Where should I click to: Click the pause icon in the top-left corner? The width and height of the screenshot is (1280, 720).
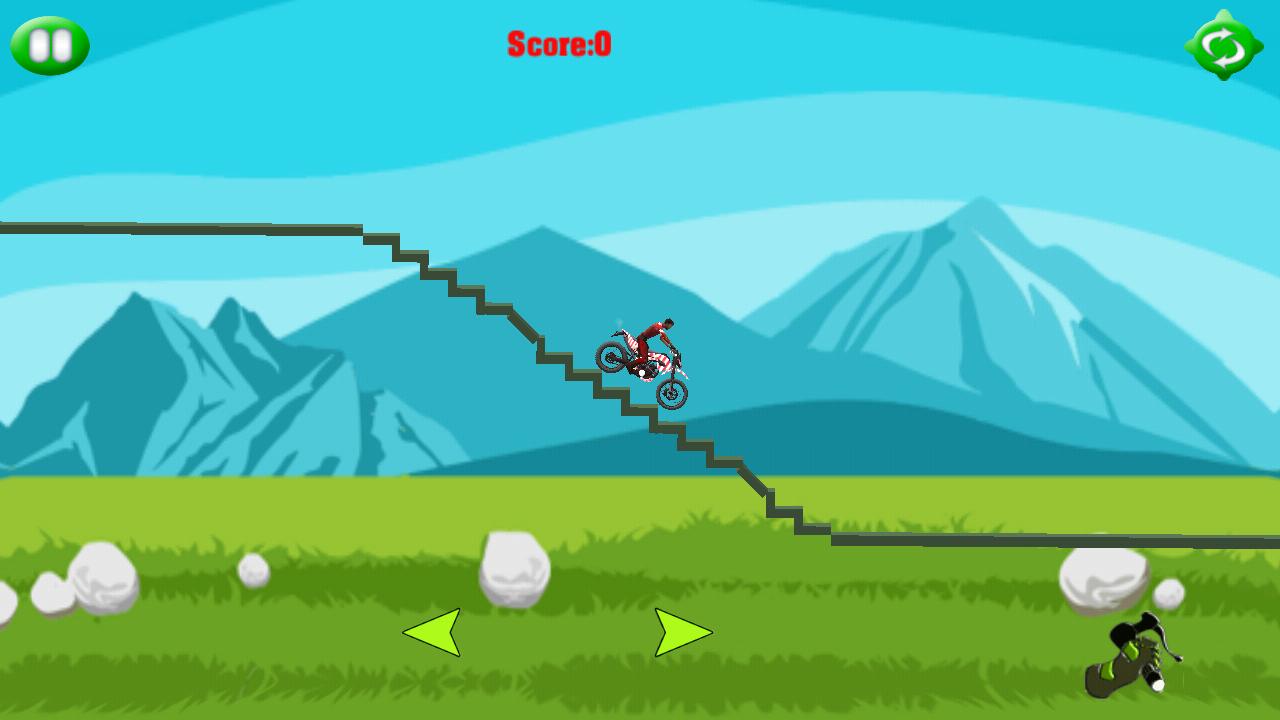[52, 44]
